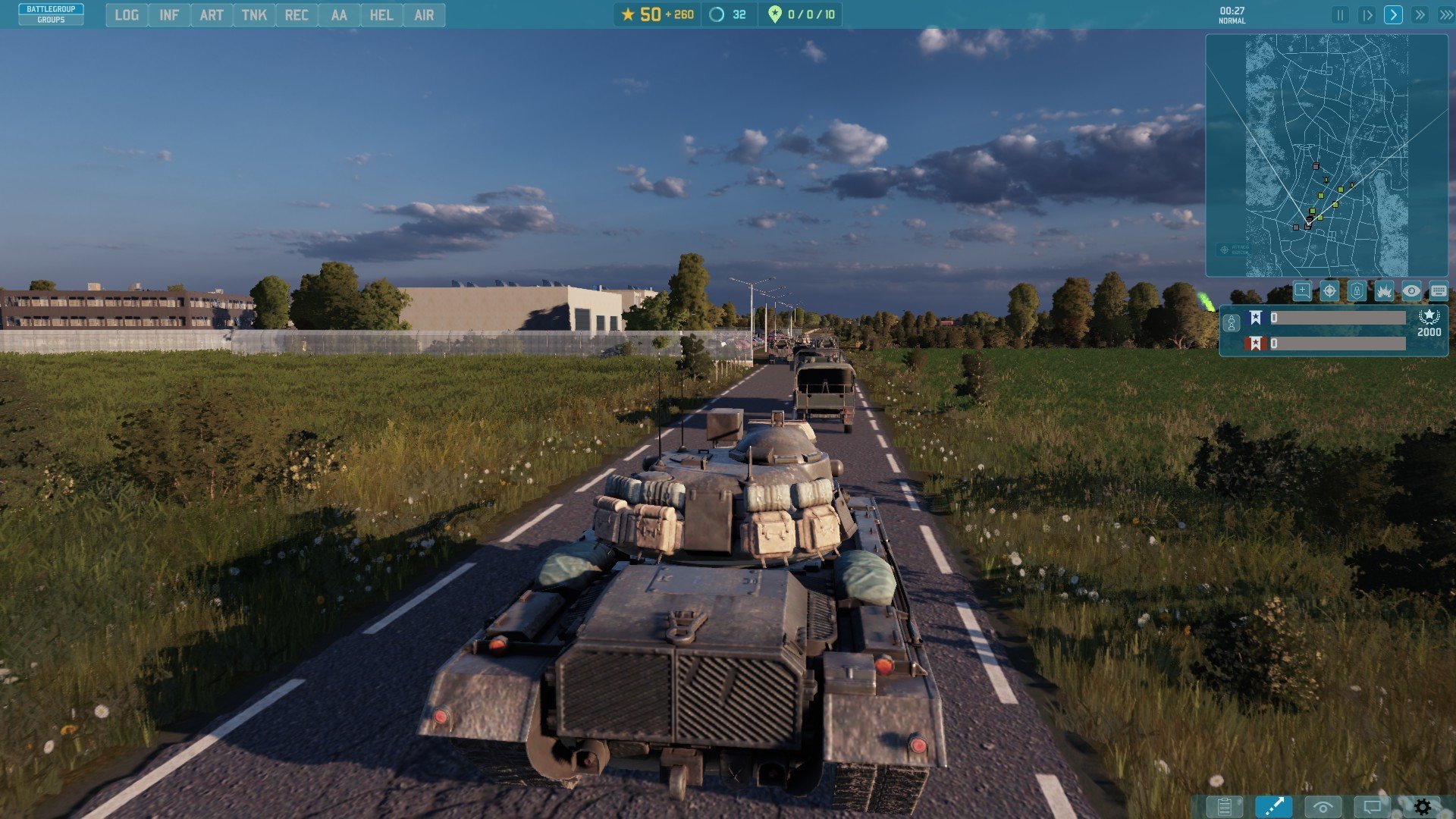
Task: Open the settings gear icon
Action: click(x=1423, y=807)
